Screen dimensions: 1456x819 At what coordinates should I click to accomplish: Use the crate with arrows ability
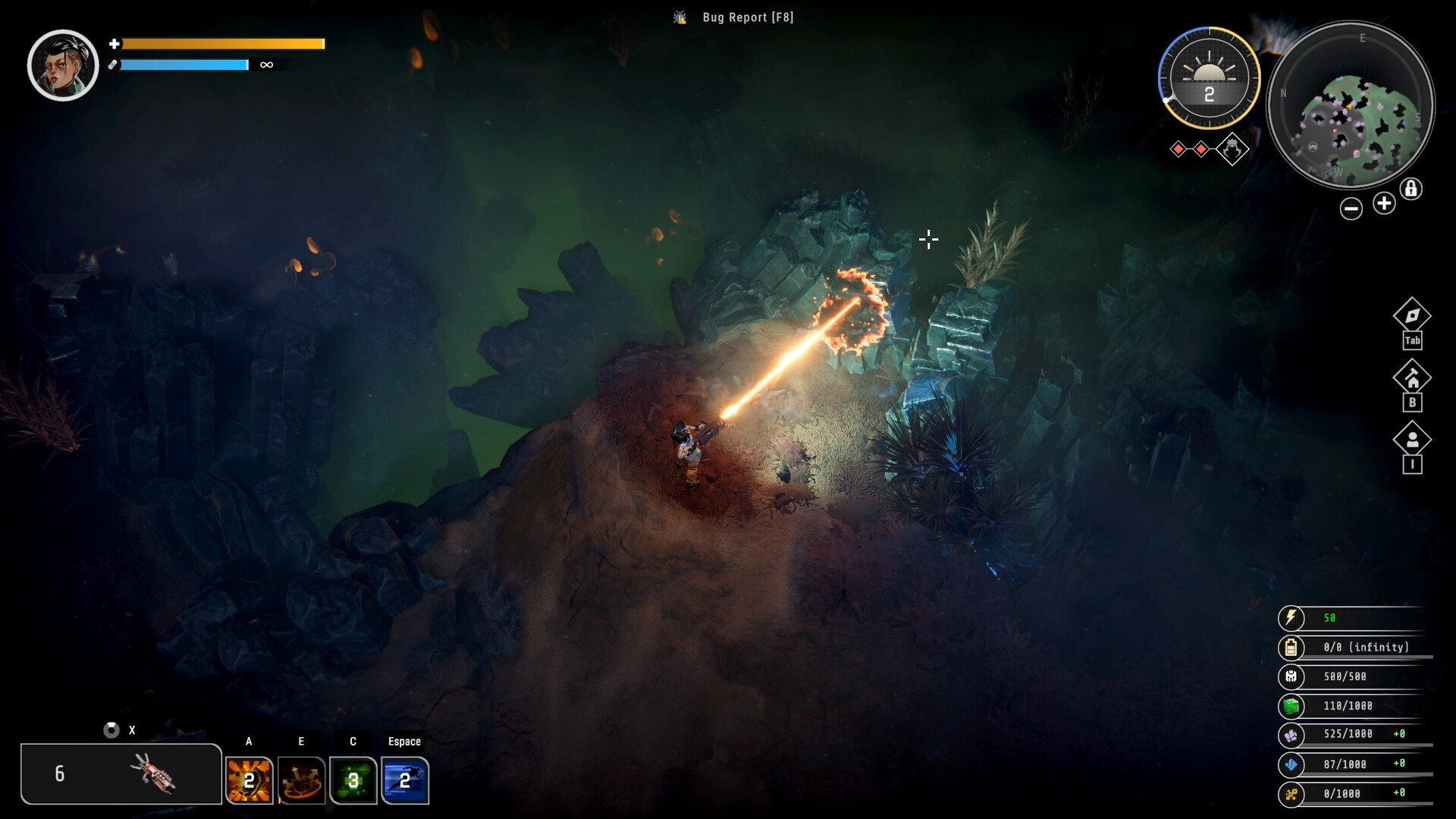[301, 780]
